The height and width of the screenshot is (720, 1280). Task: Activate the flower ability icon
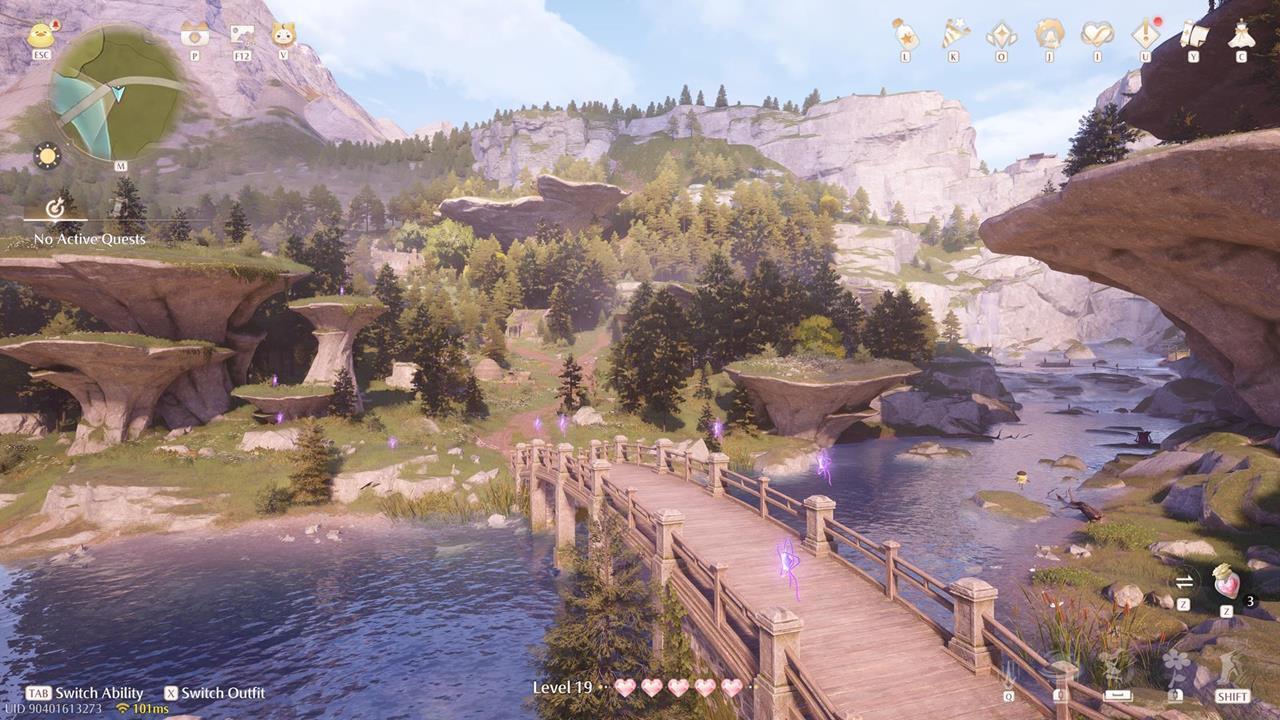(x=1176, y=666)
